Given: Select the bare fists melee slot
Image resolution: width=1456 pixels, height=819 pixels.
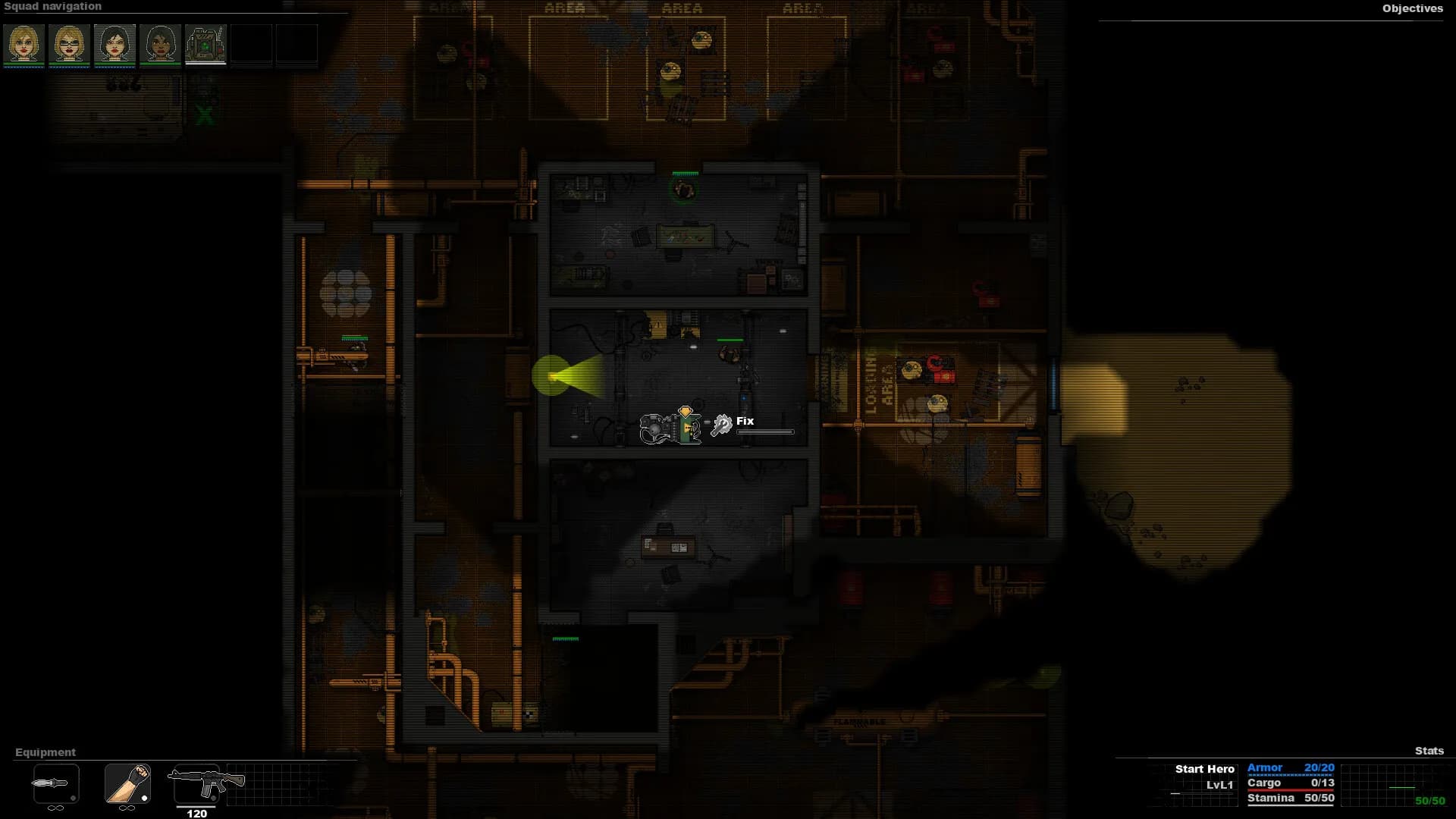Looking at the screenshot, I should coord(127,785).
